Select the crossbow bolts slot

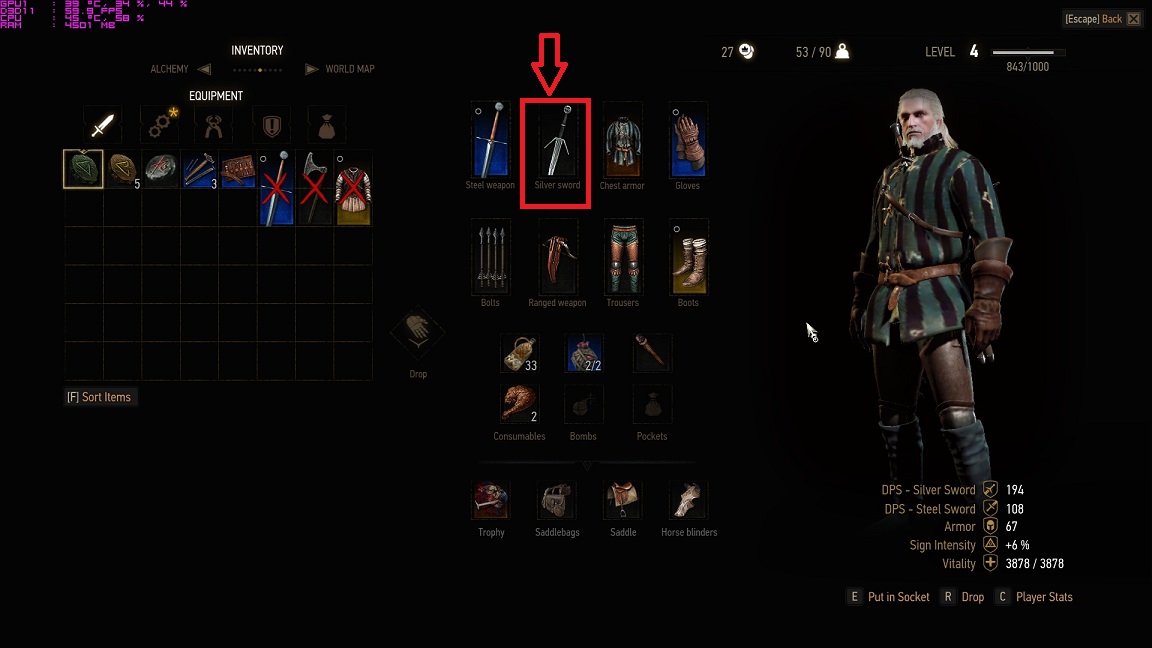pyautogui.click(x=490, y=257)
